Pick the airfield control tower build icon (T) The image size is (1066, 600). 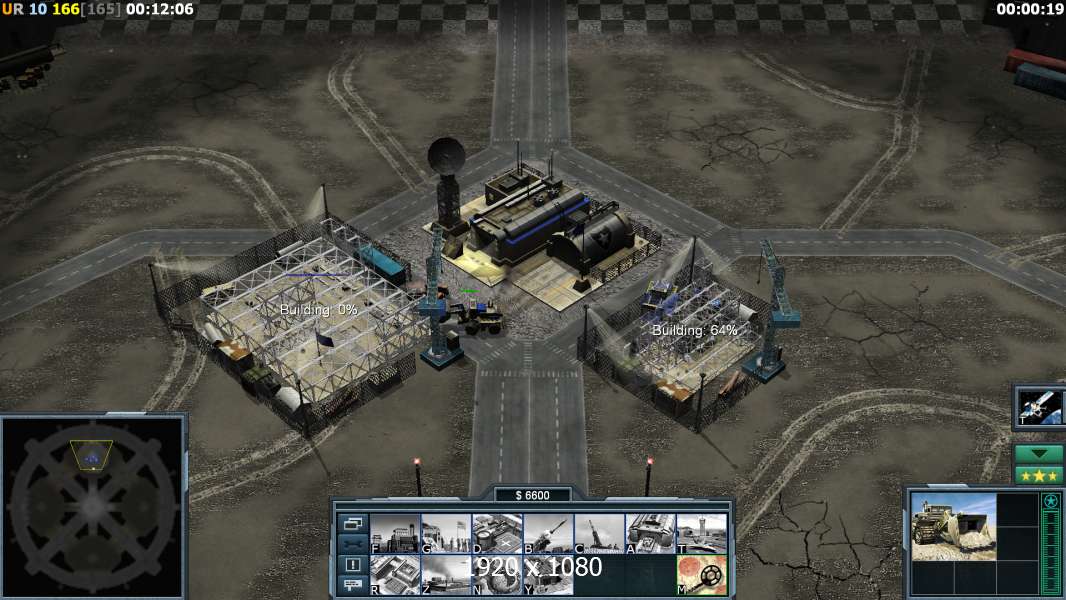[x=701, y=533]
